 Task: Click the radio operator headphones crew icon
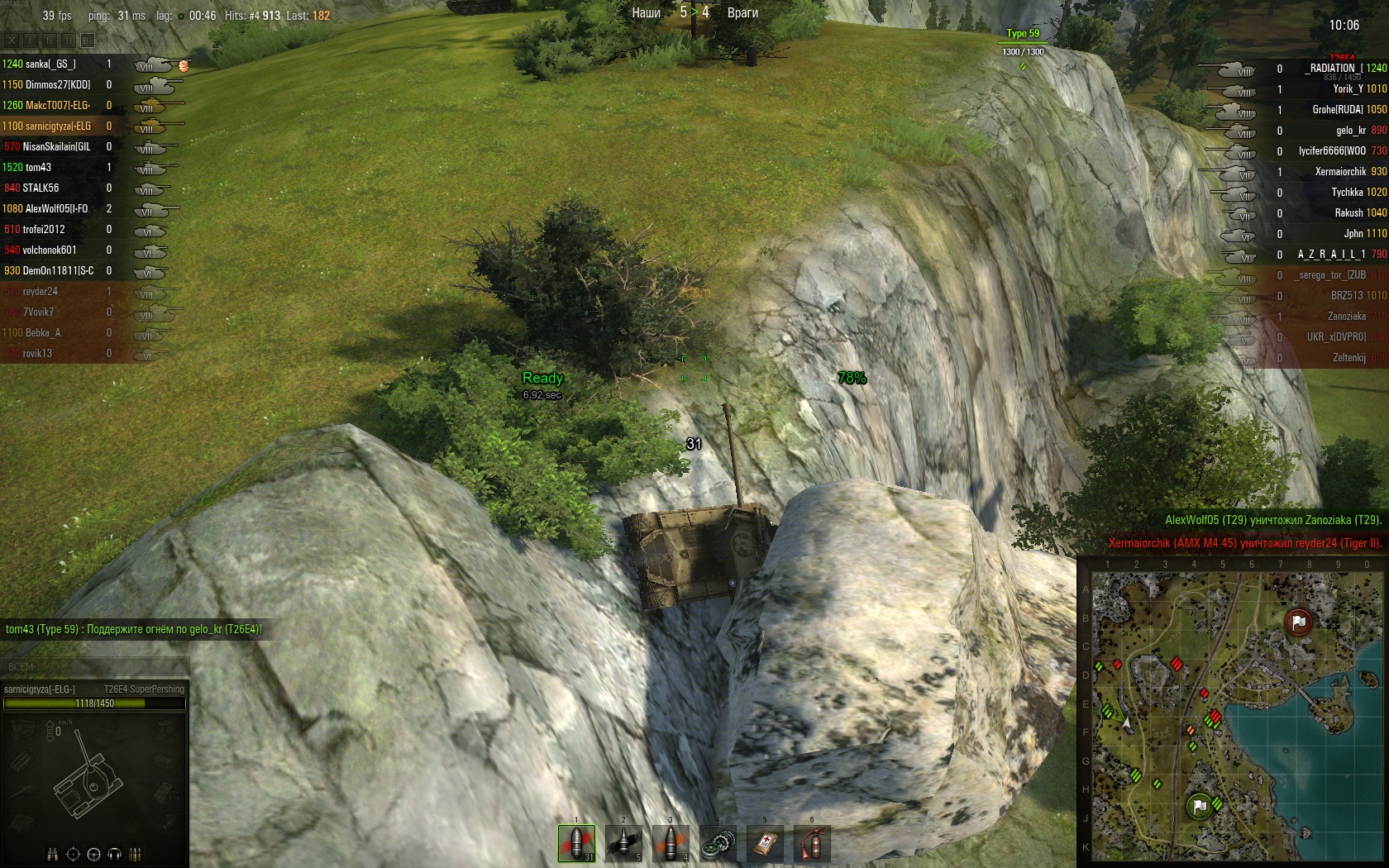click(x=114, y=854)
